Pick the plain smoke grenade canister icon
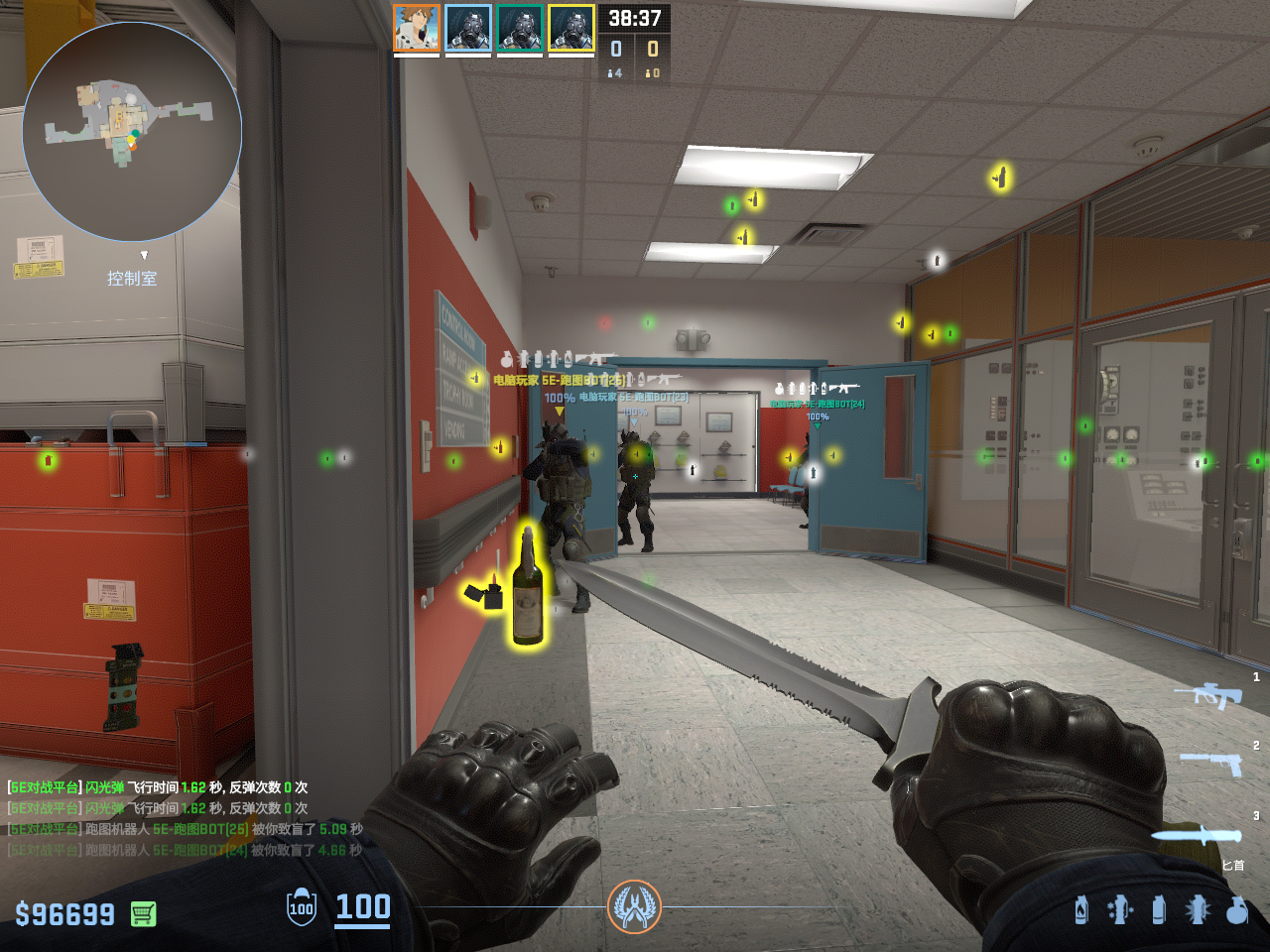The width and height of the screenshot is (1270, 952). click(x=1159, y=908)
